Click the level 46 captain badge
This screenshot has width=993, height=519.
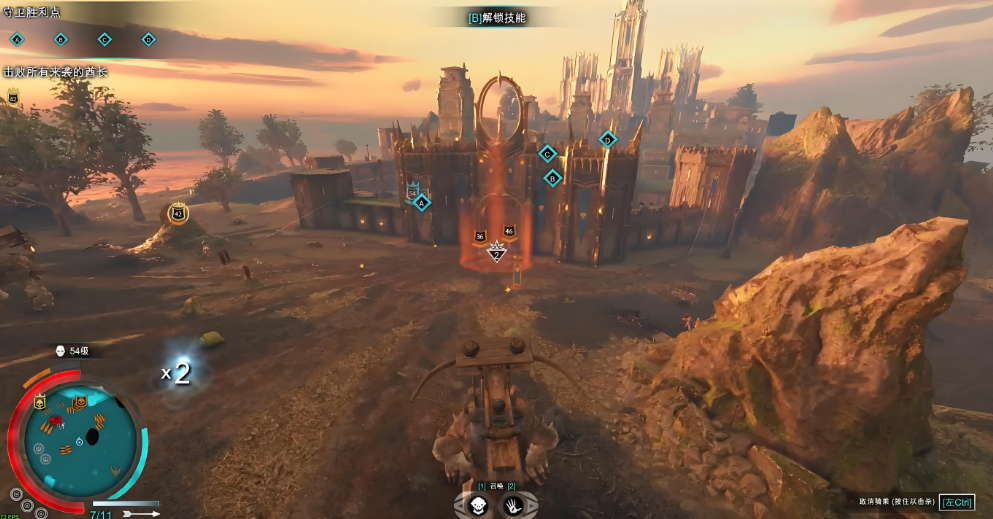(509, 231)
